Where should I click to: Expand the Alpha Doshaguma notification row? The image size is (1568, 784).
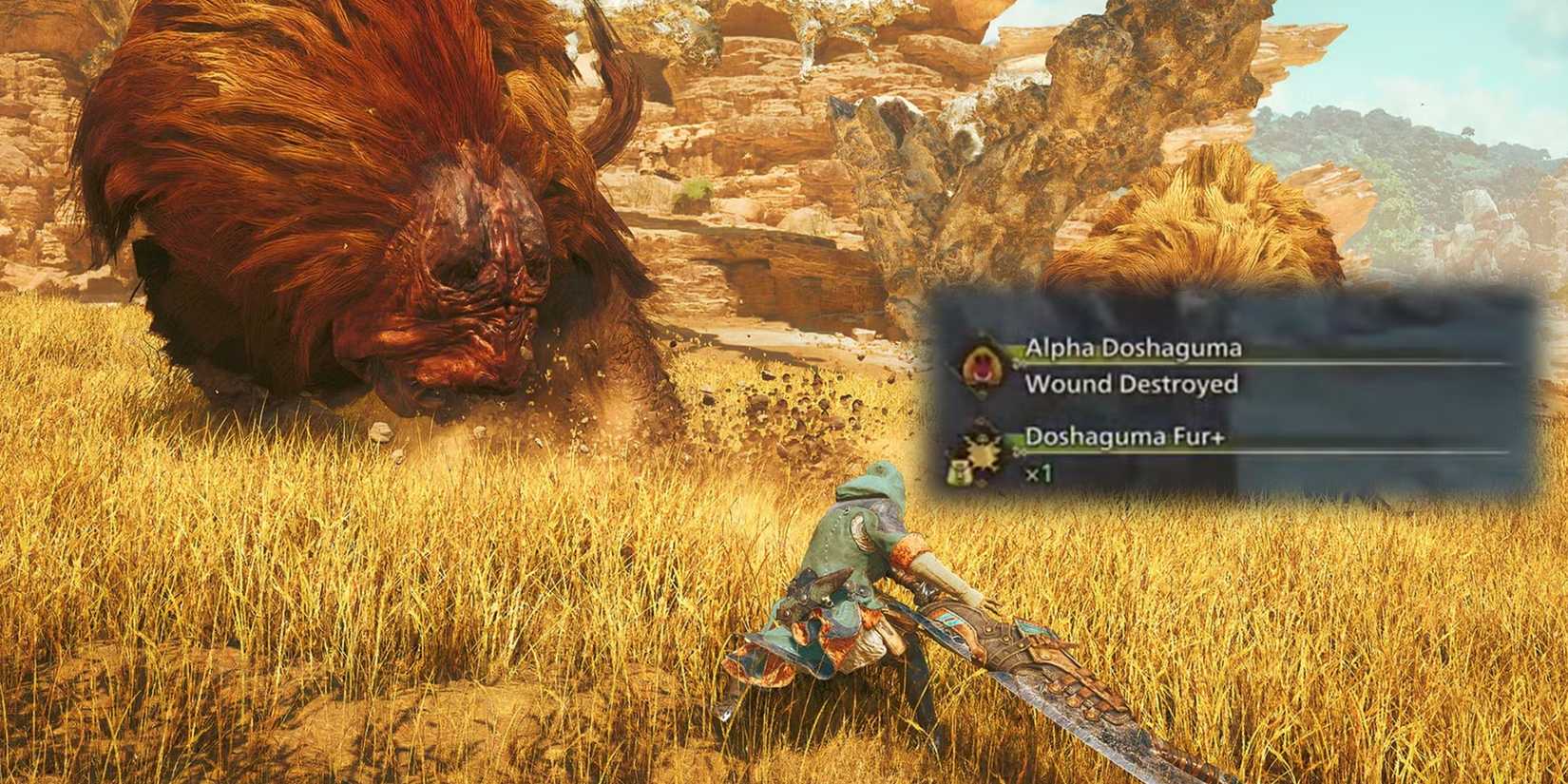pyautogui.click(x=1133, y=348)
